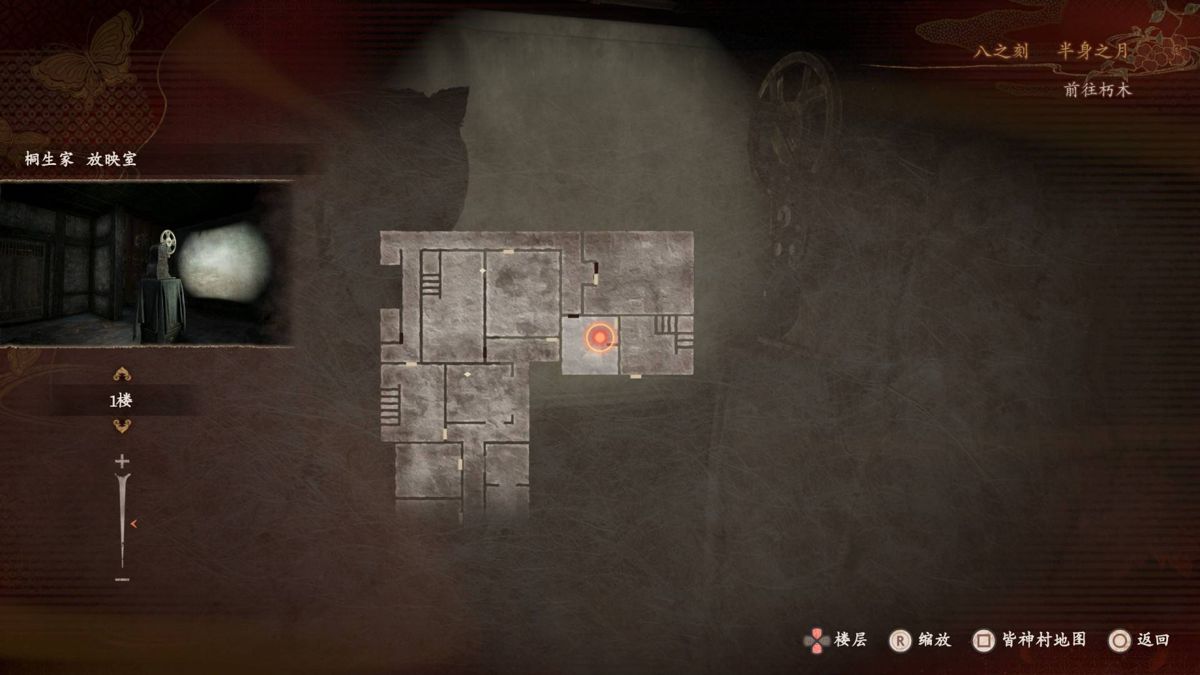Open the projection room preview thumbnail

coord(146,263)
